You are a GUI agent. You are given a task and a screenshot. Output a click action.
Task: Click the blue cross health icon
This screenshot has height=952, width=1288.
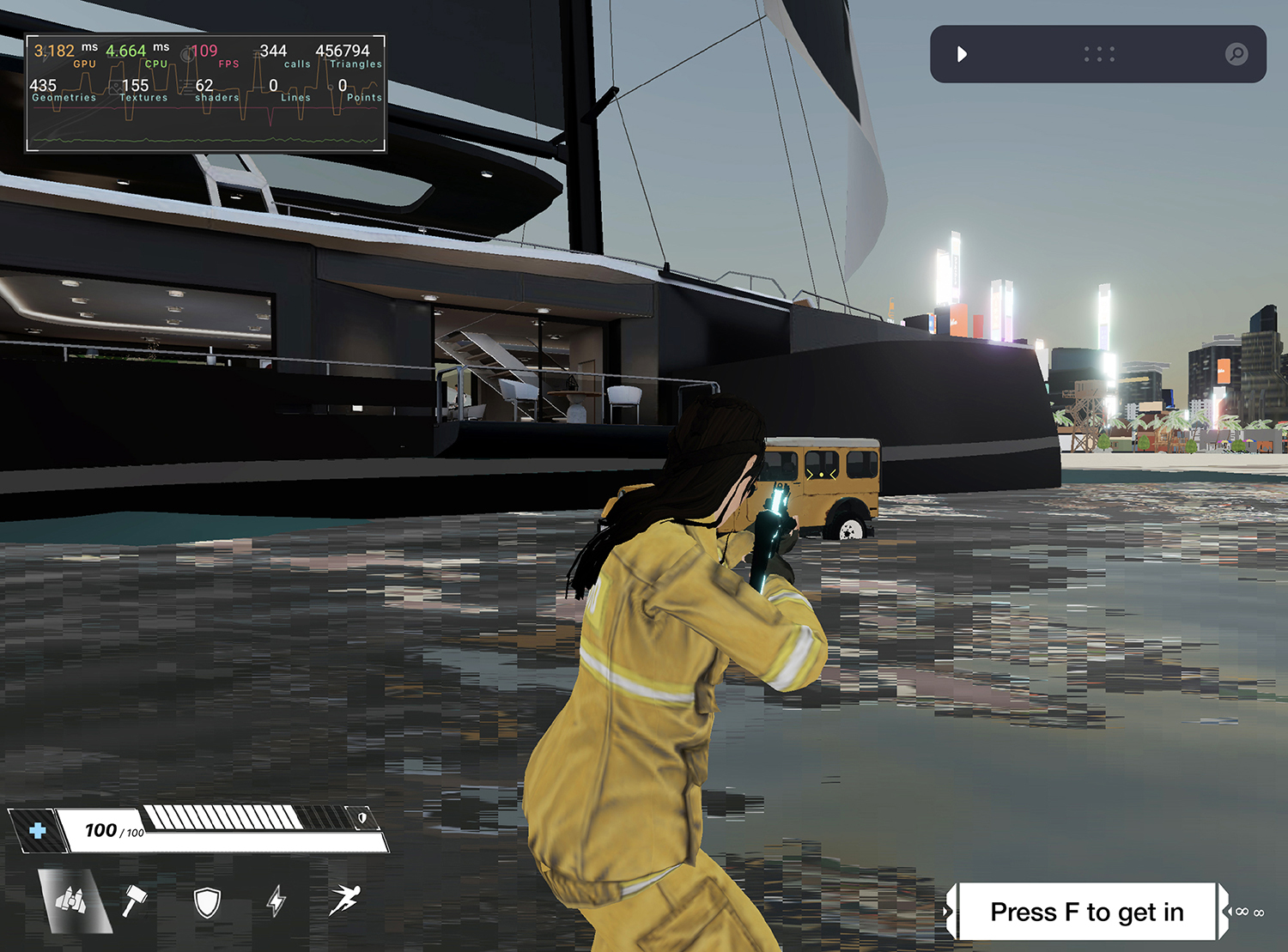click(38, 830)
